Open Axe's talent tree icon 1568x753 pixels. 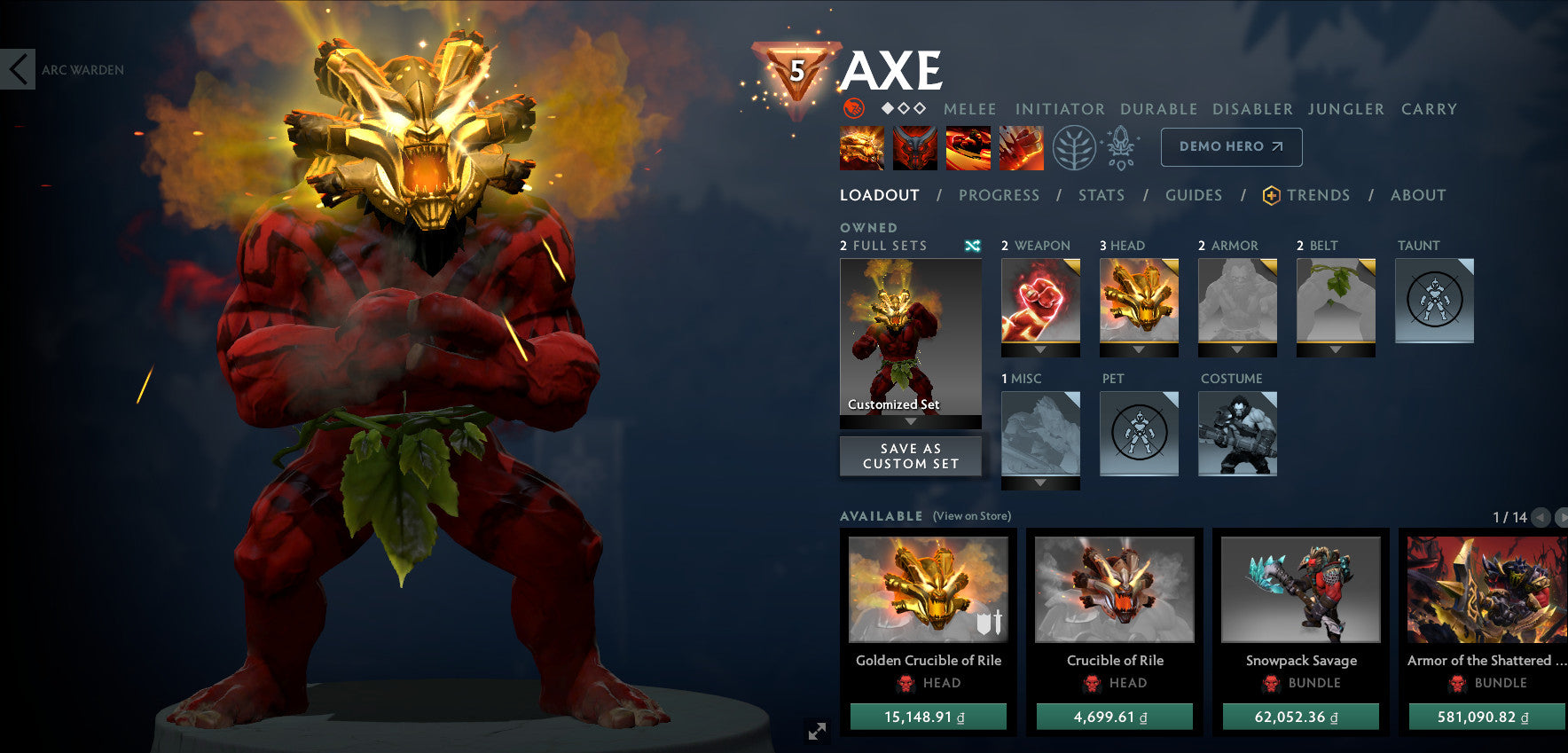click(1075, 147)
